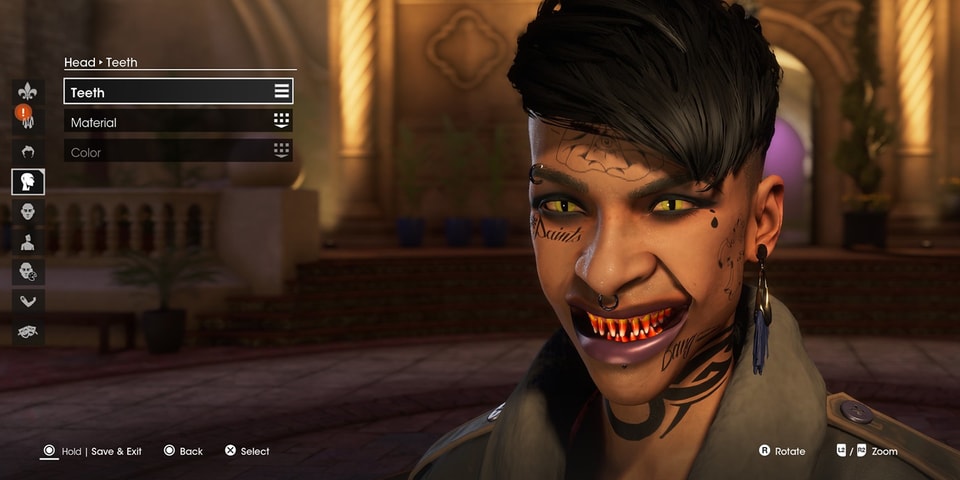Open the sidebar category with the orange alert badge
Image resolution: width=960 pixels, height=480 pixels.
(28, 120)
